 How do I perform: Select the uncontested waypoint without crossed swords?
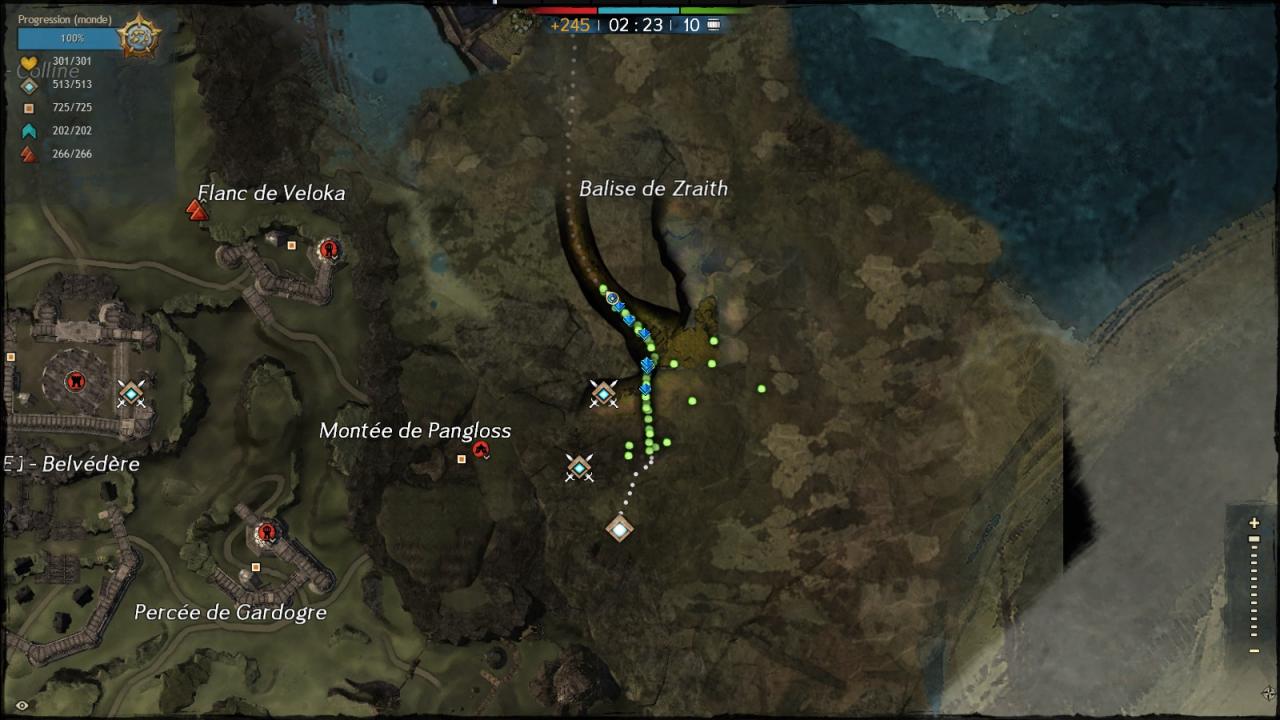pos(620,528)
